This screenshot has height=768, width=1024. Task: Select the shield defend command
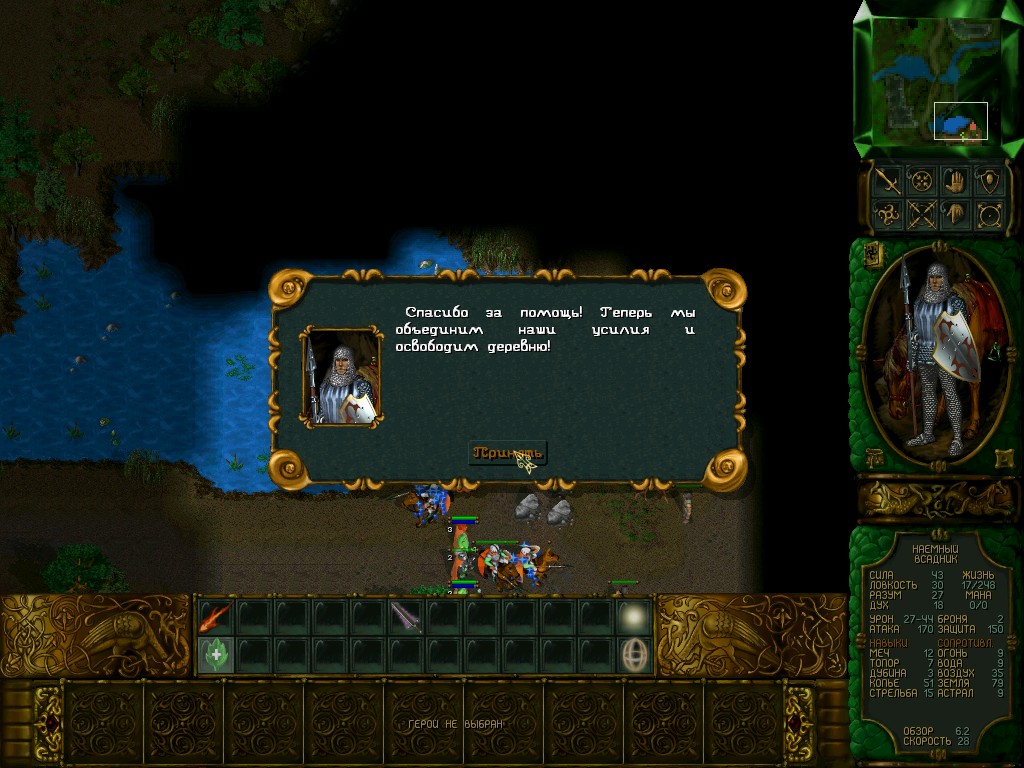click(990, 181)
